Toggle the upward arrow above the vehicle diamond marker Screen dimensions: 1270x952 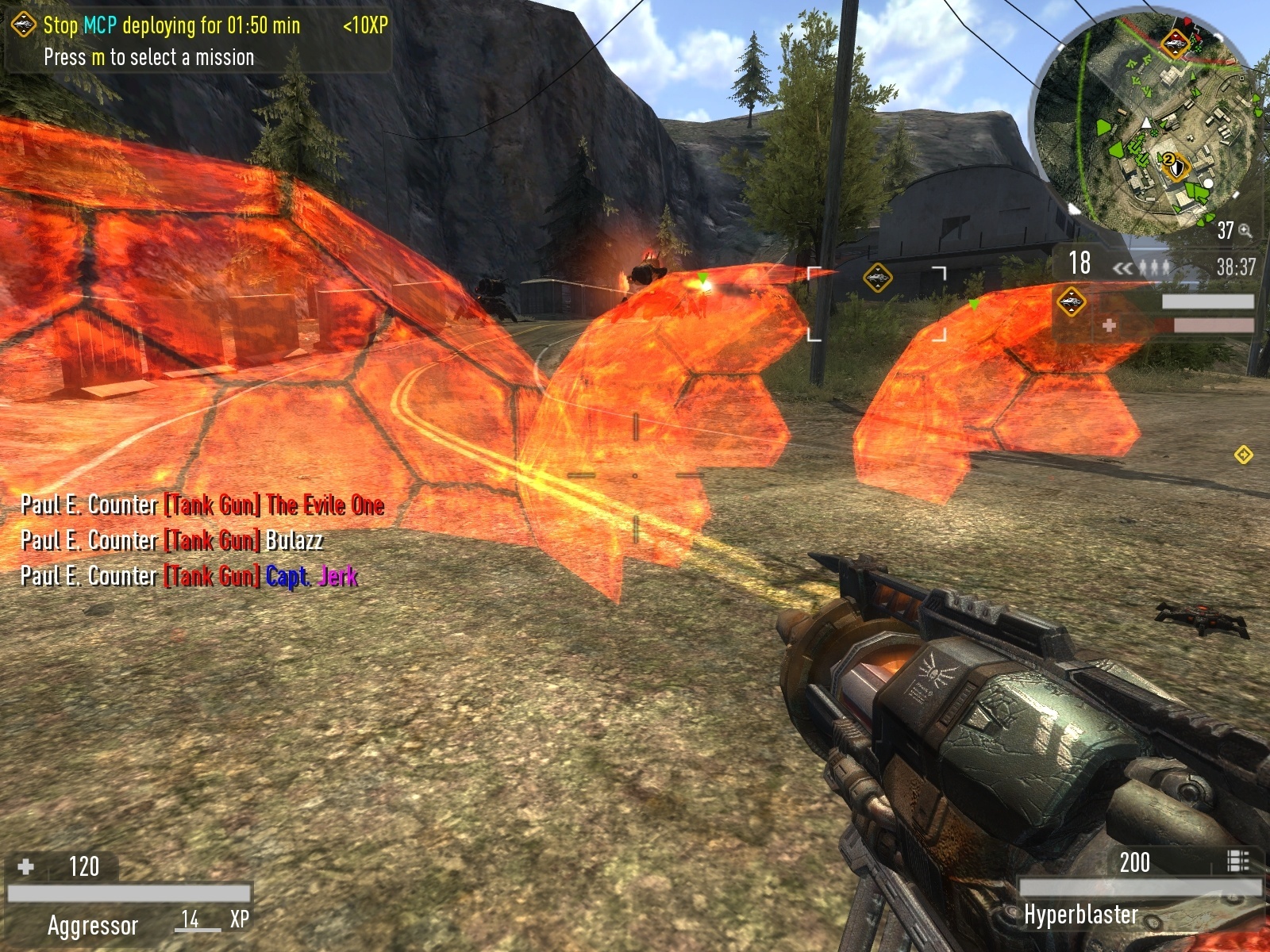coord(1072,294)
